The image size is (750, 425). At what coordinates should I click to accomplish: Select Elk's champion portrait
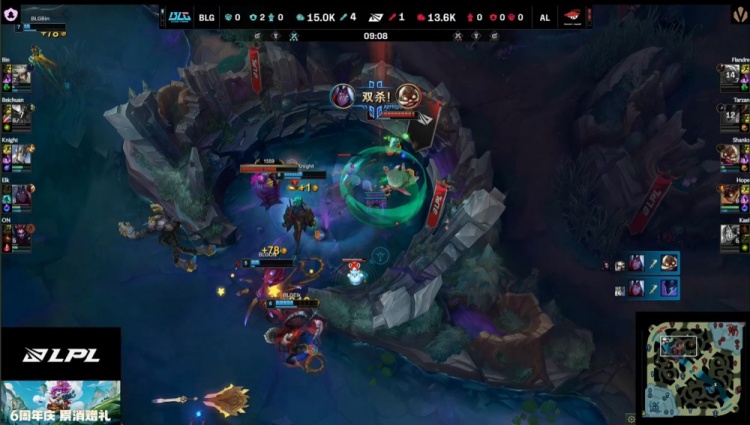[x=22, y=195]
